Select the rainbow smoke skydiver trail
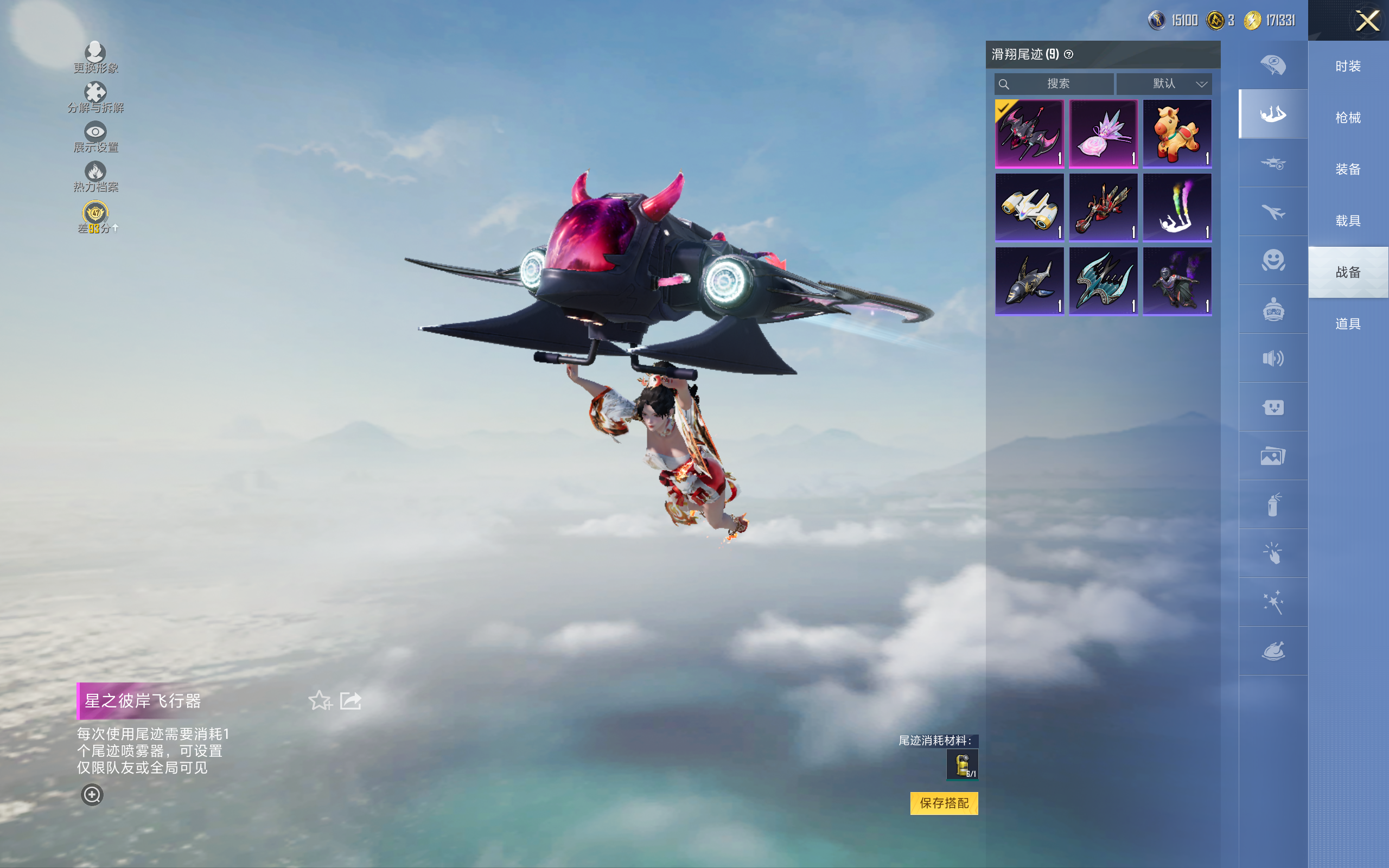1389x868 pixels. 1177,208
